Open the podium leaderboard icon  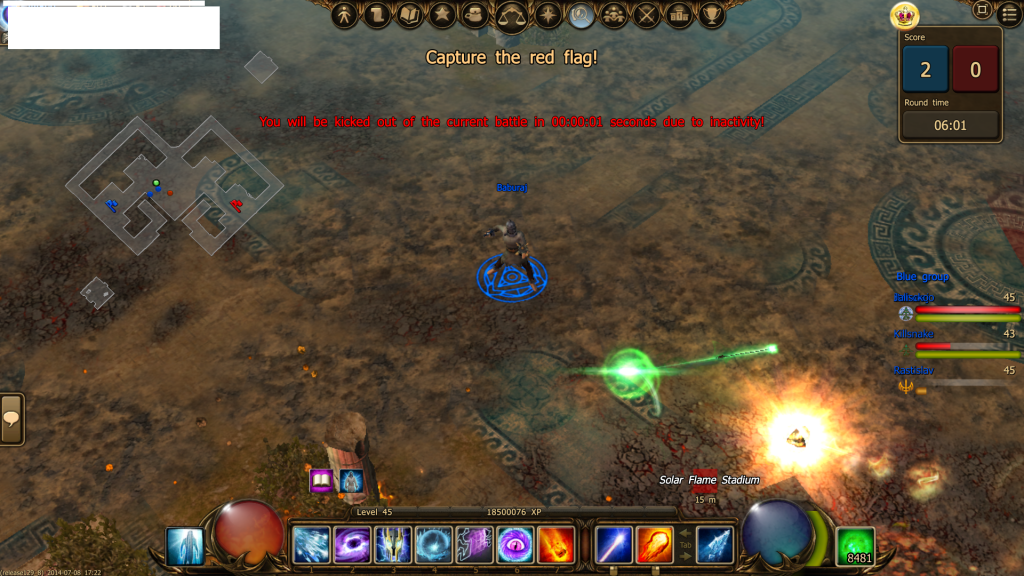(679, 15)
